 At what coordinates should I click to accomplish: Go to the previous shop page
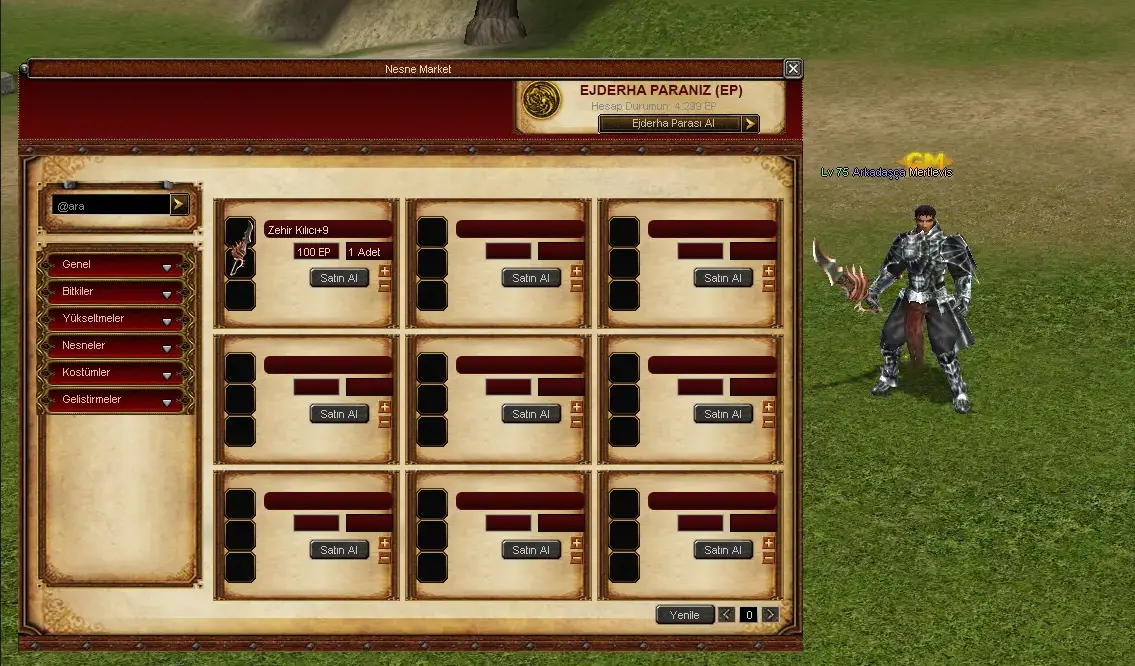(x=726, y=615)
